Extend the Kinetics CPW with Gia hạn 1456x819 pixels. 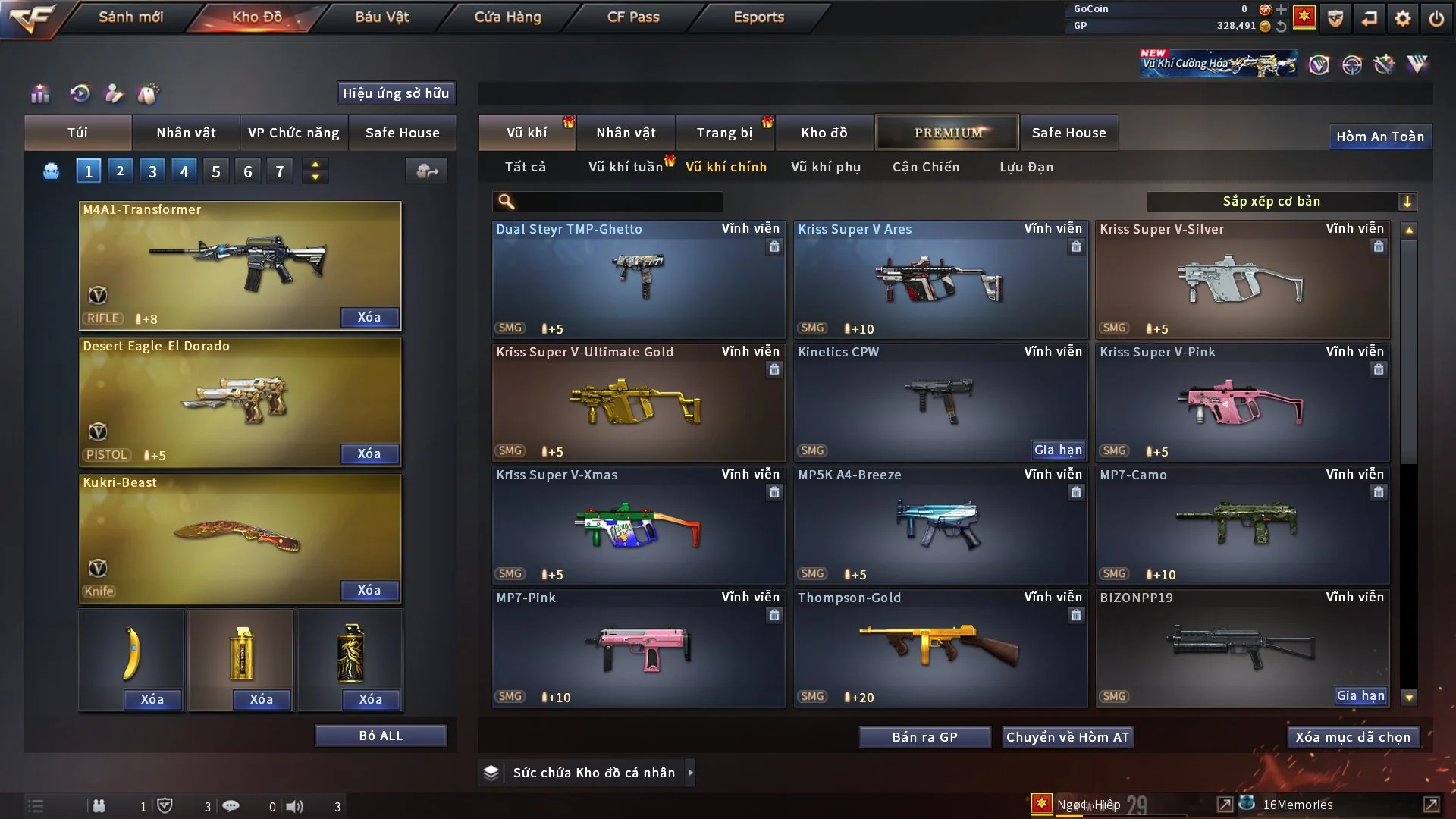point(1057,450)
